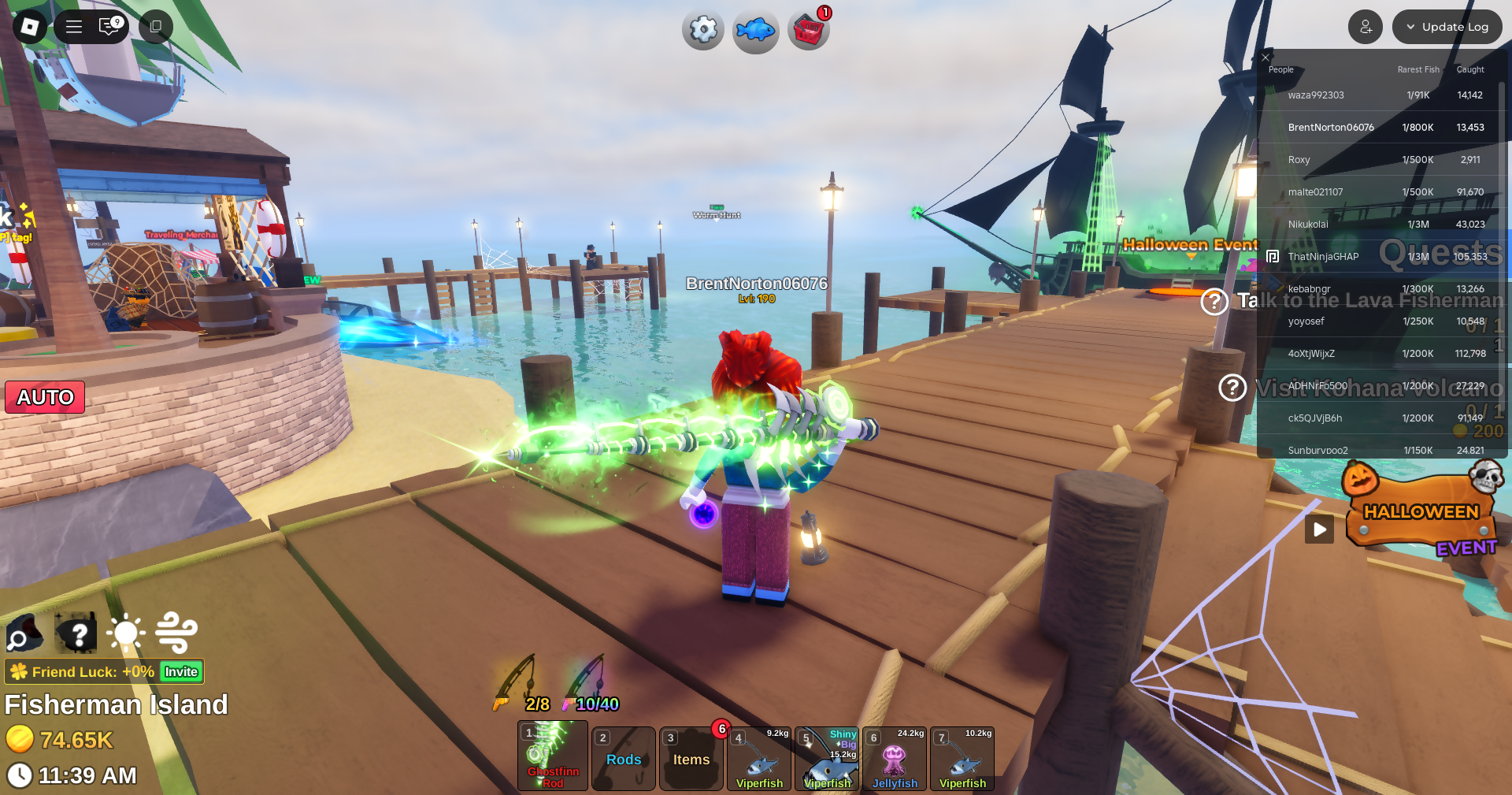Open the blue fish menu icon
Screen dimensions: 1512x795
click(755, 31)
